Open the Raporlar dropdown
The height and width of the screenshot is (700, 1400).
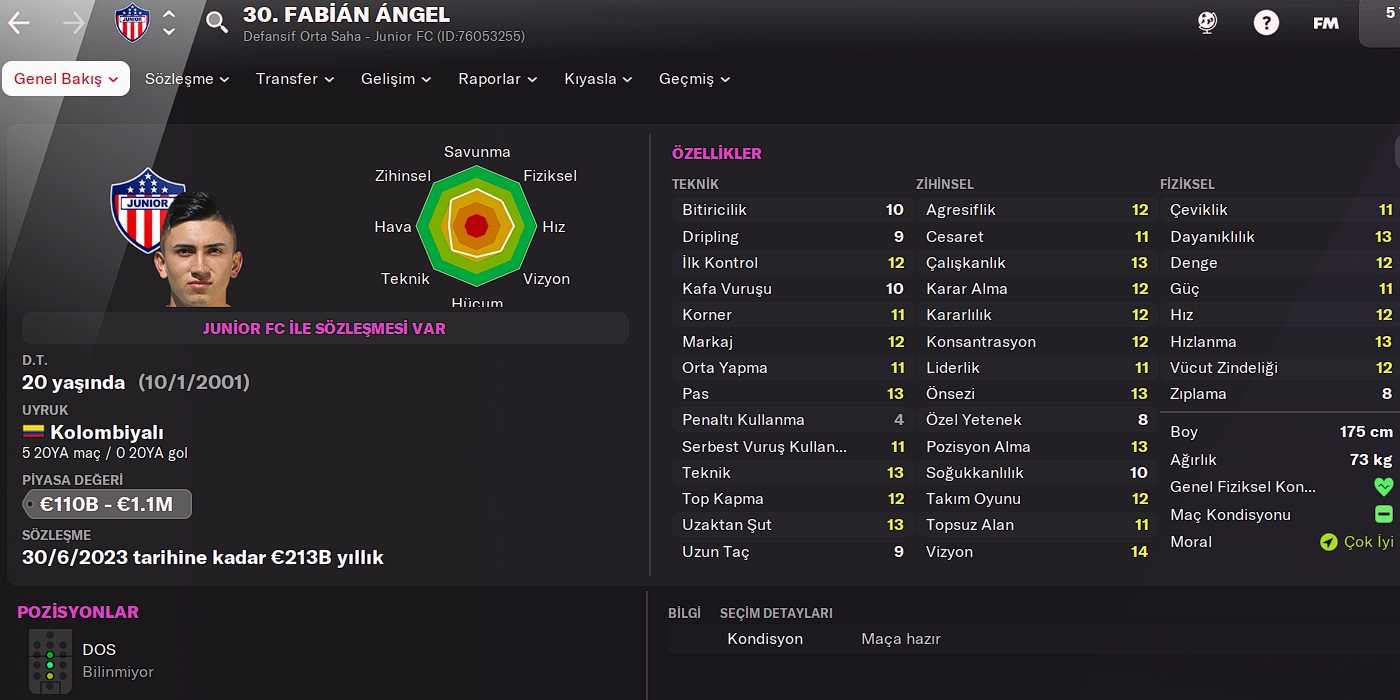click(497, 79)
